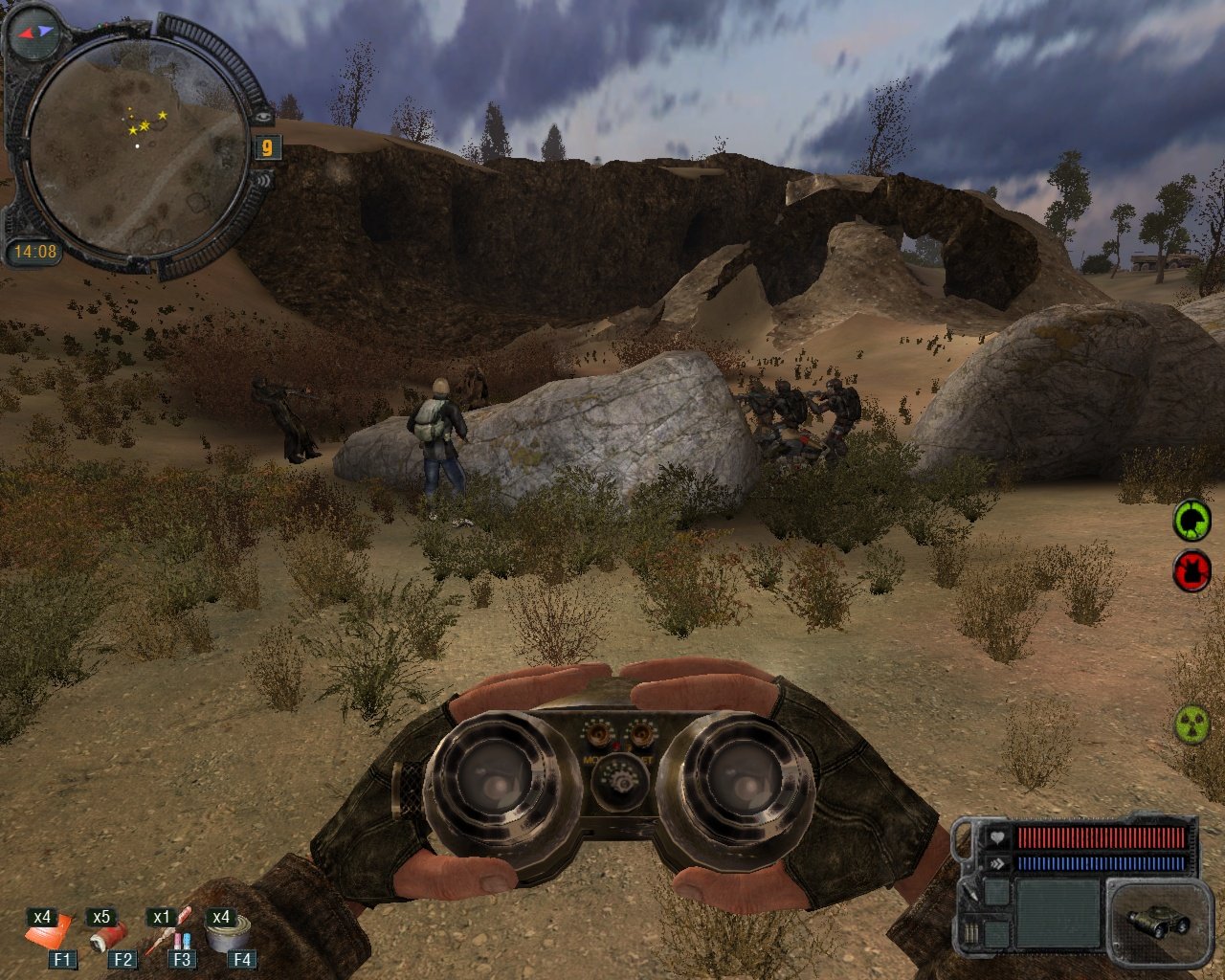Select the syringe and vials slot F3

pyautogui.click(x=177, y=933)
